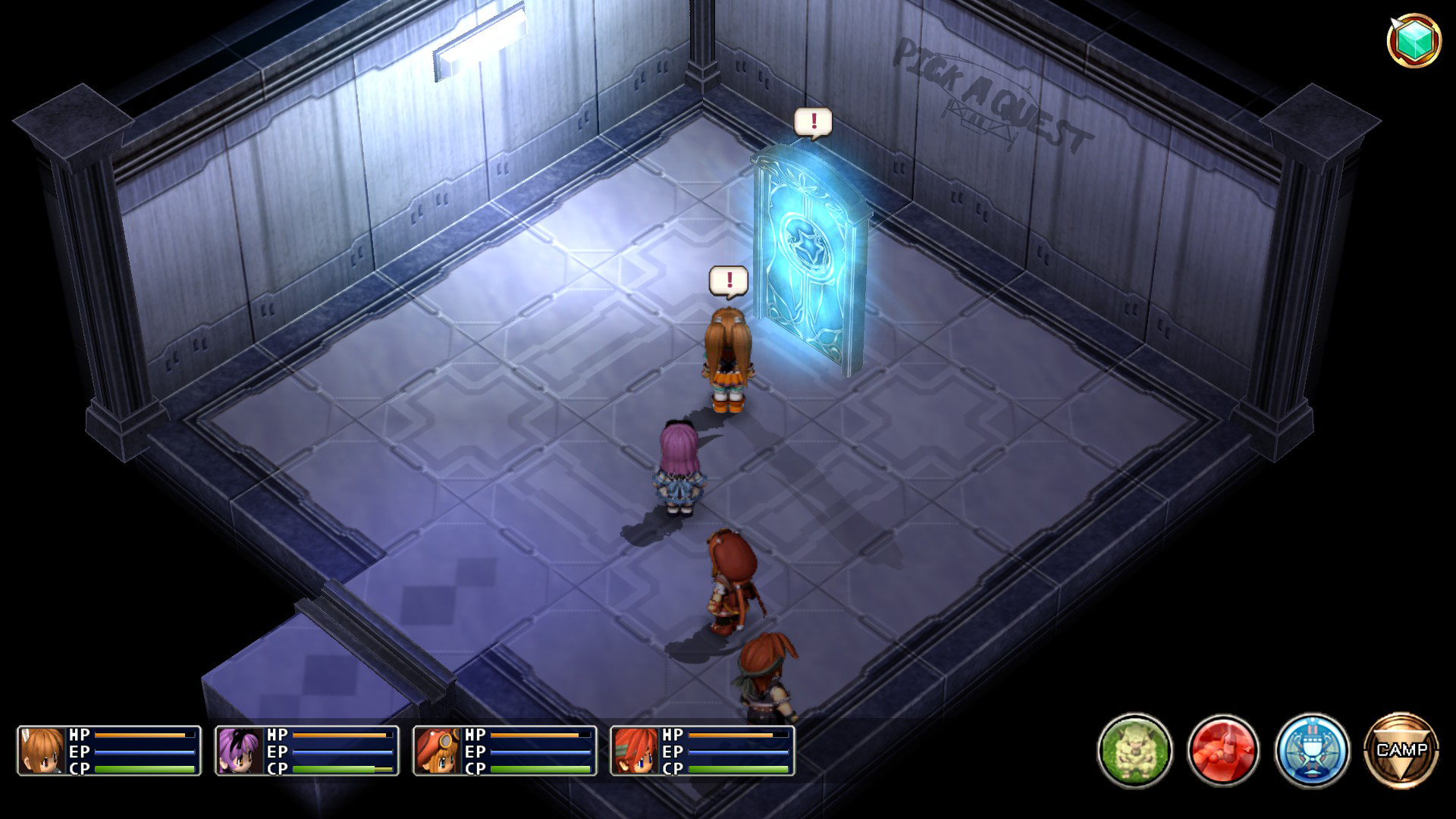
Task: Click the green cube icon
Action: coord(1414,39)
